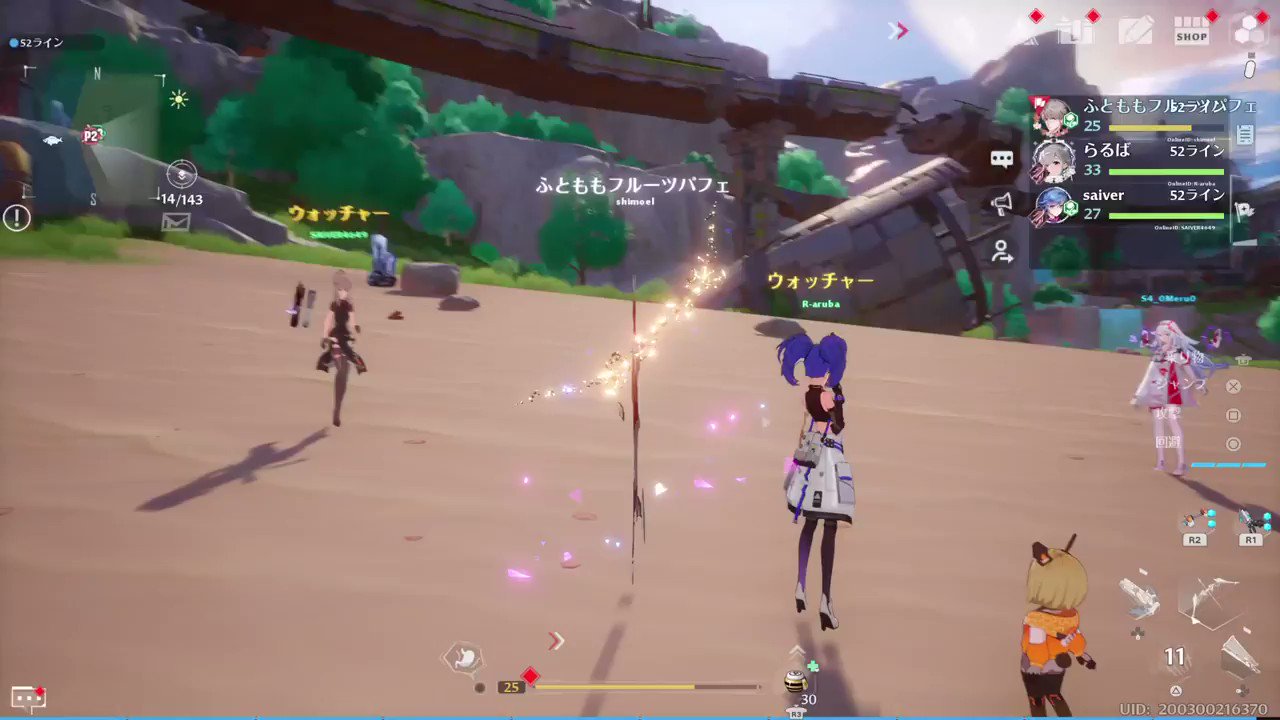Open mail via the envelope icon near the minimap

[176, 222]
